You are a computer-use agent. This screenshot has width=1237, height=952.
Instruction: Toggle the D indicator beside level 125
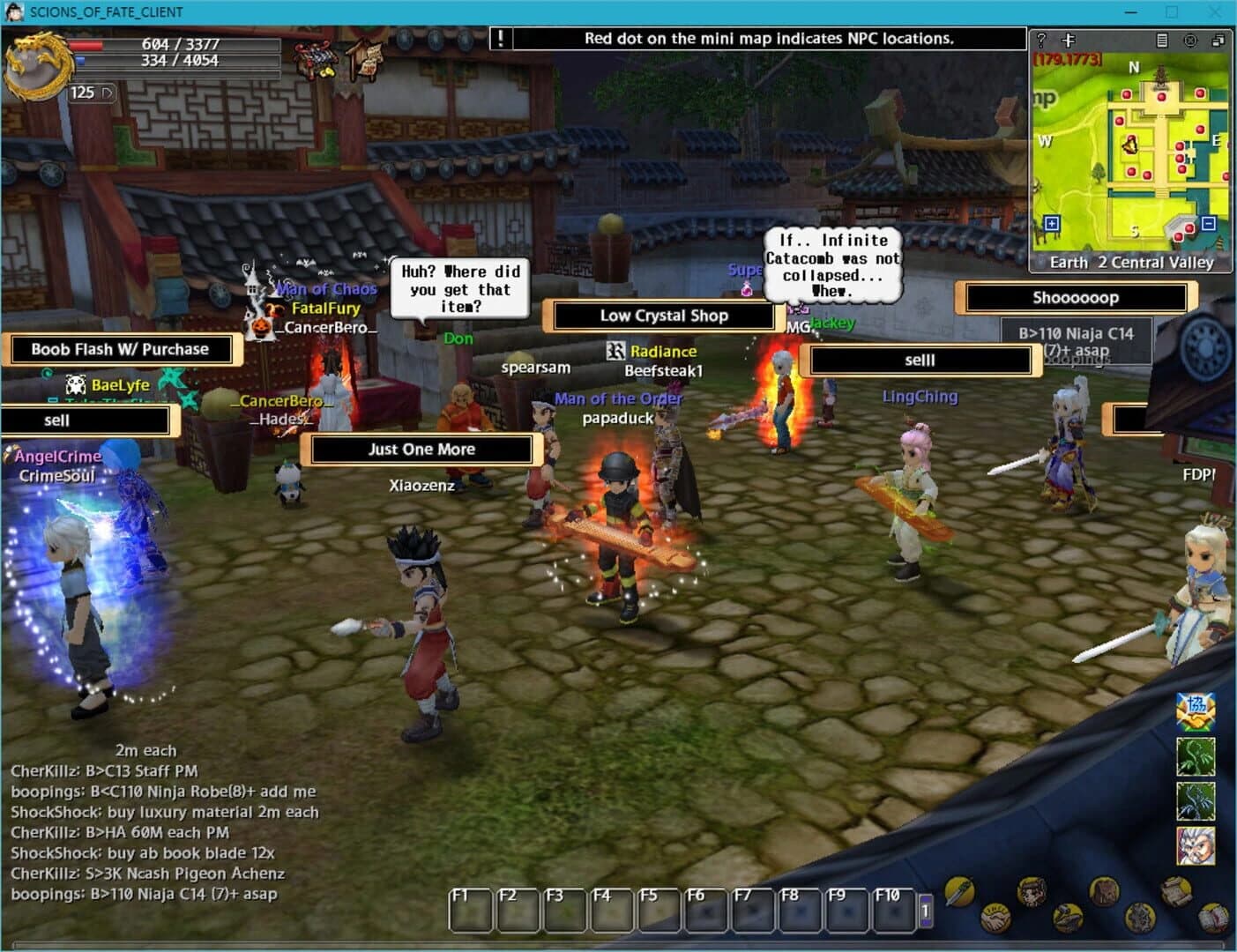108,93
